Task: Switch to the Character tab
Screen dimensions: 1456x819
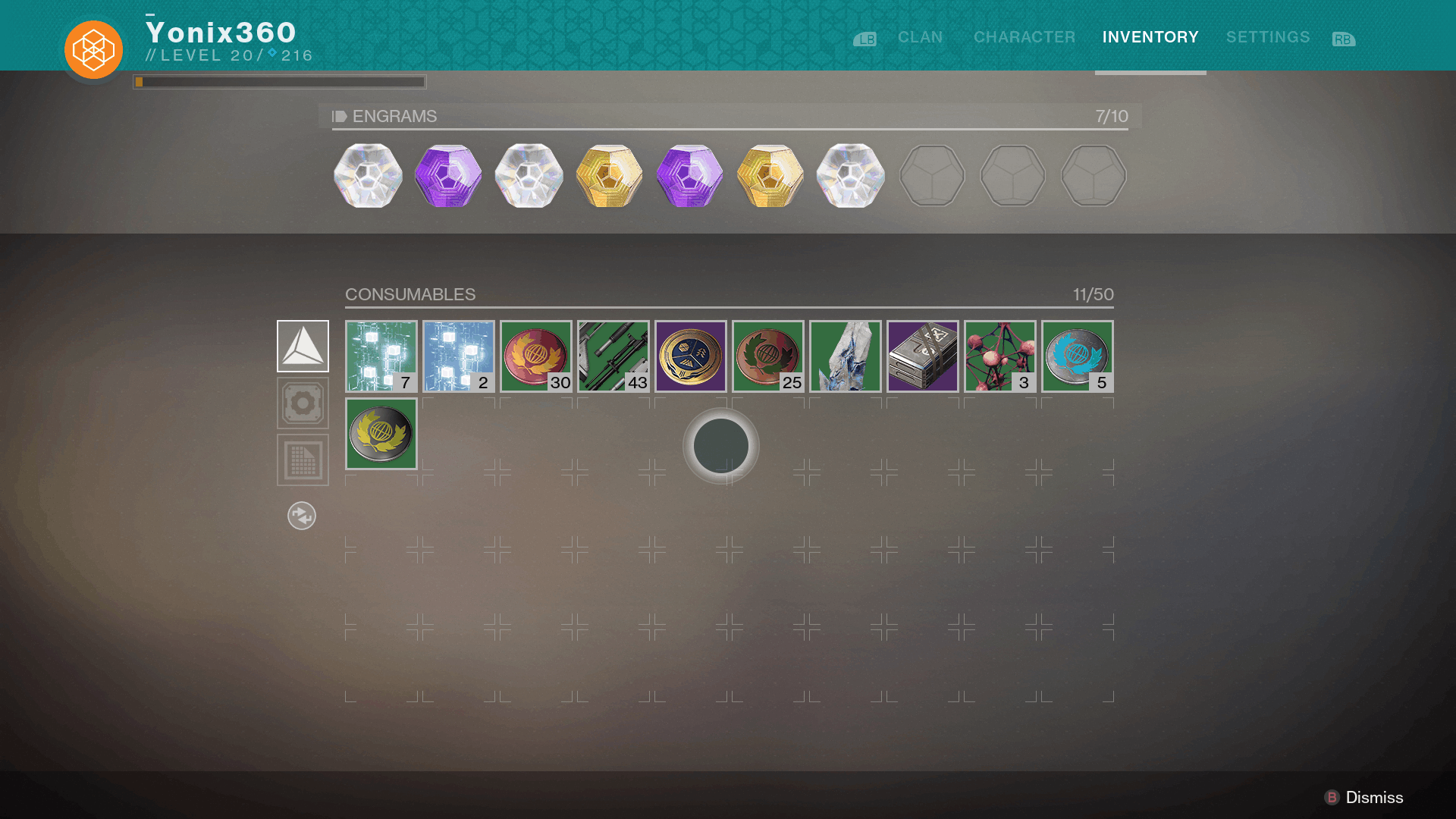Action: (1024, 37)
